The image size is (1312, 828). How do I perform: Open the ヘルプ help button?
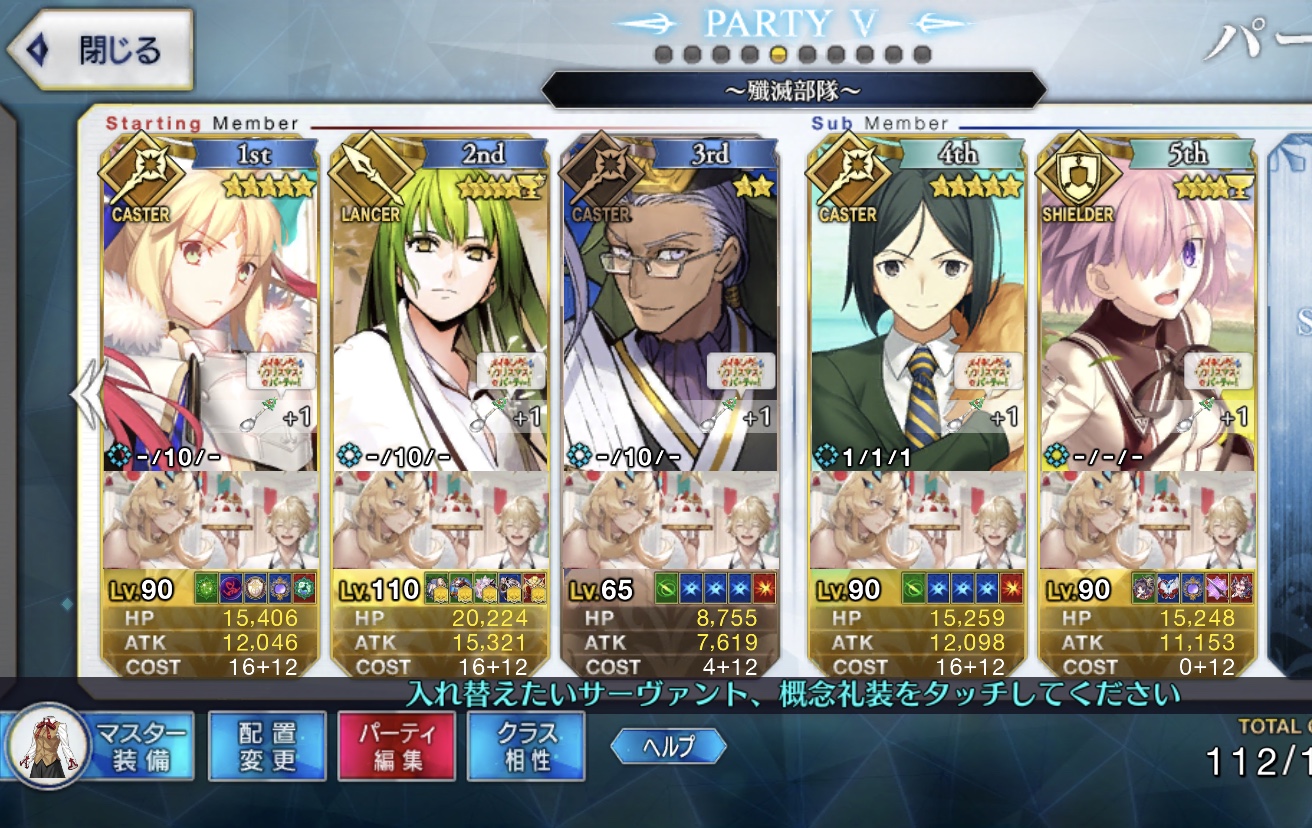(x=668, y=746)
